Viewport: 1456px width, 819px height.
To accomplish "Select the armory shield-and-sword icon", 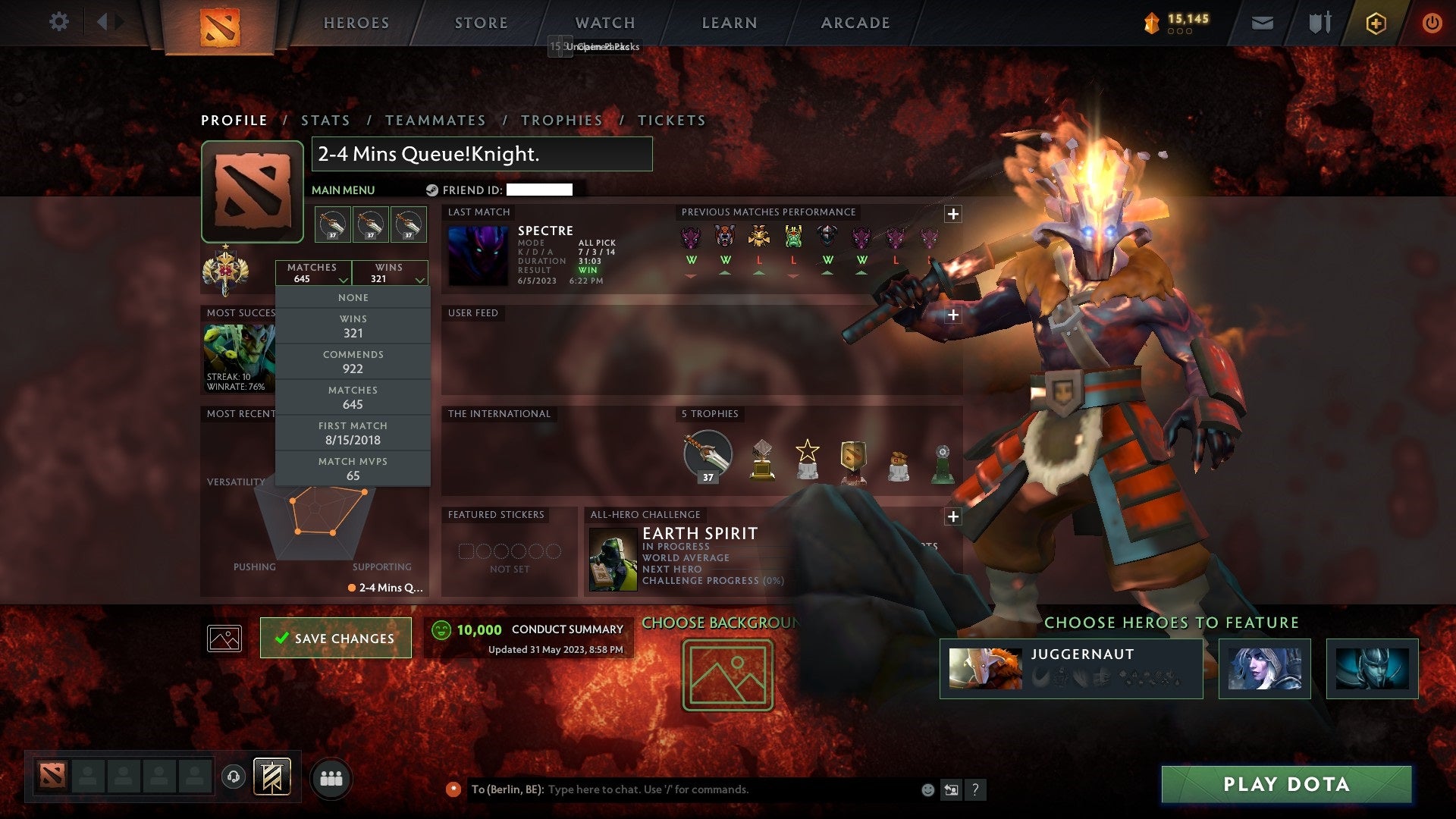I will [1319, 22].
